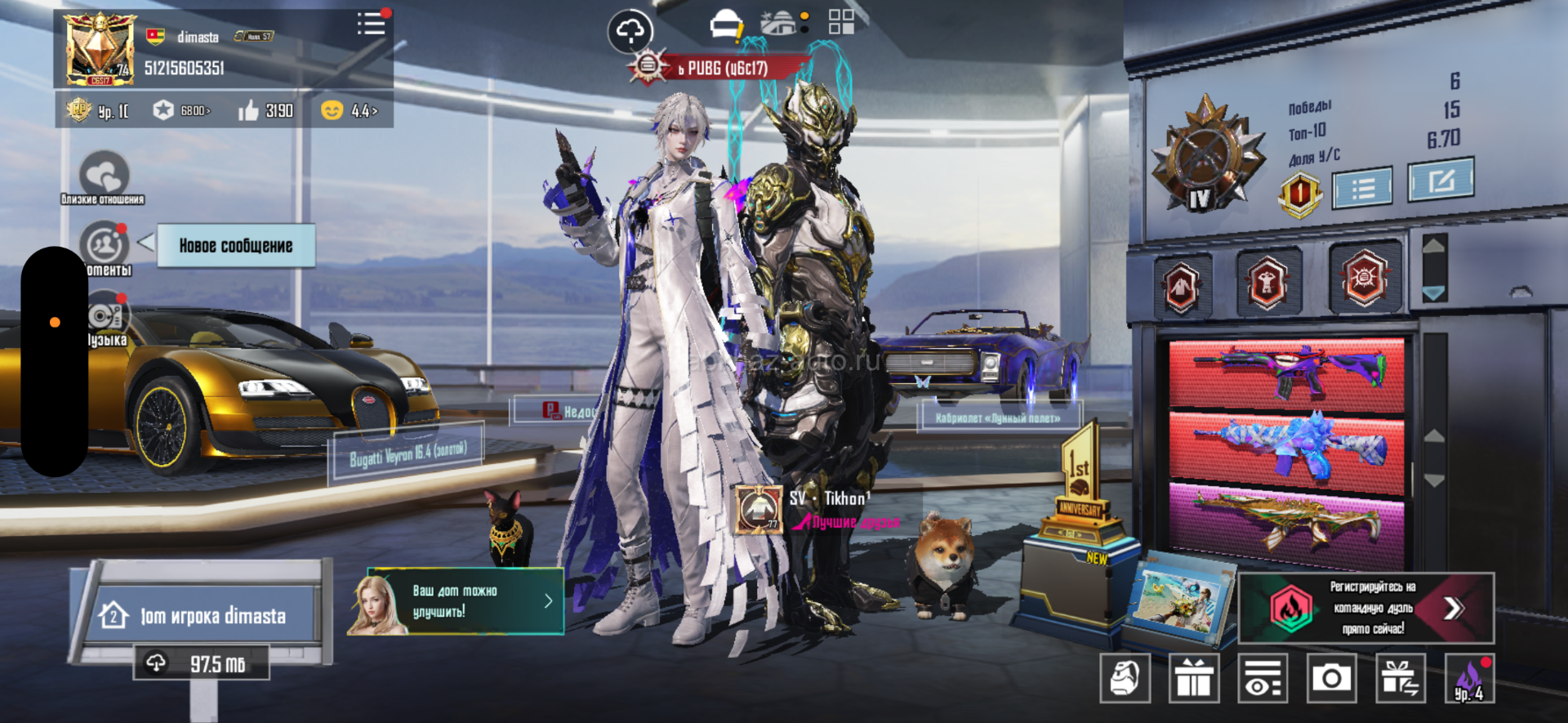Open the list menu with red notification dot

point(372,24)
